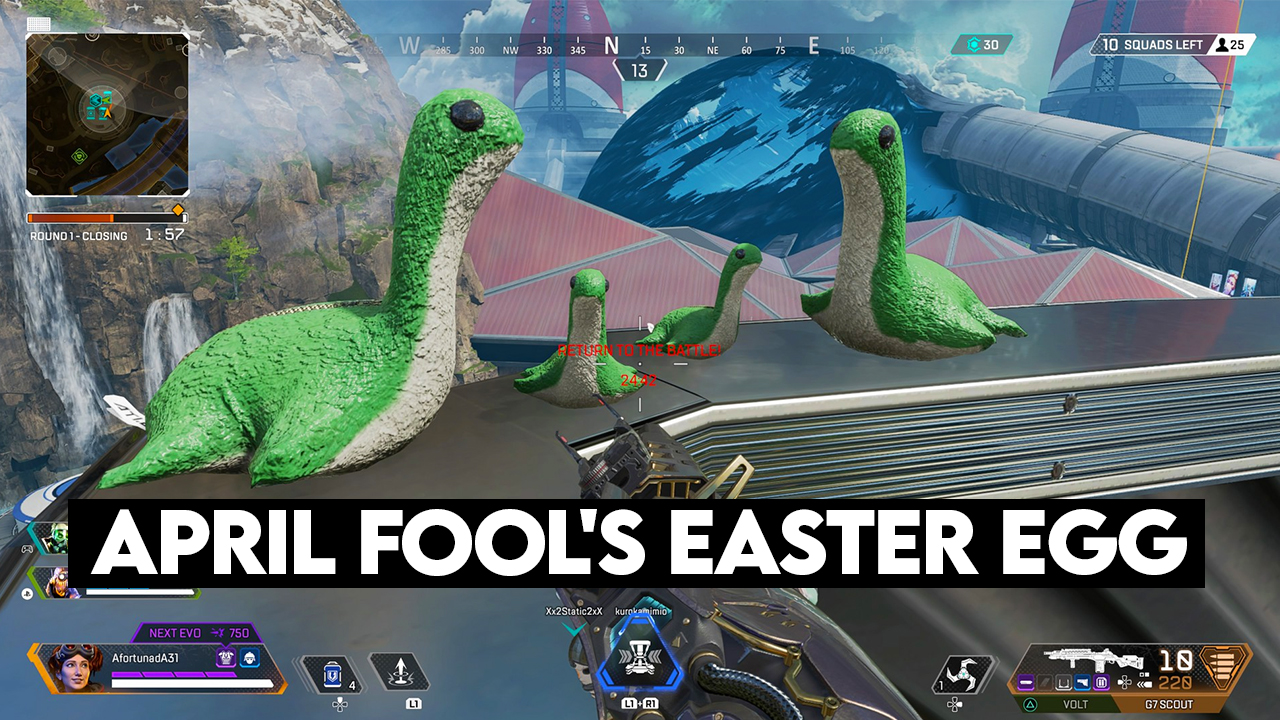The width and height of the screenshot is (1280, 720).
Task: Switch to the G7 SCOUT weapon tab
Action: coord(1169,703)
